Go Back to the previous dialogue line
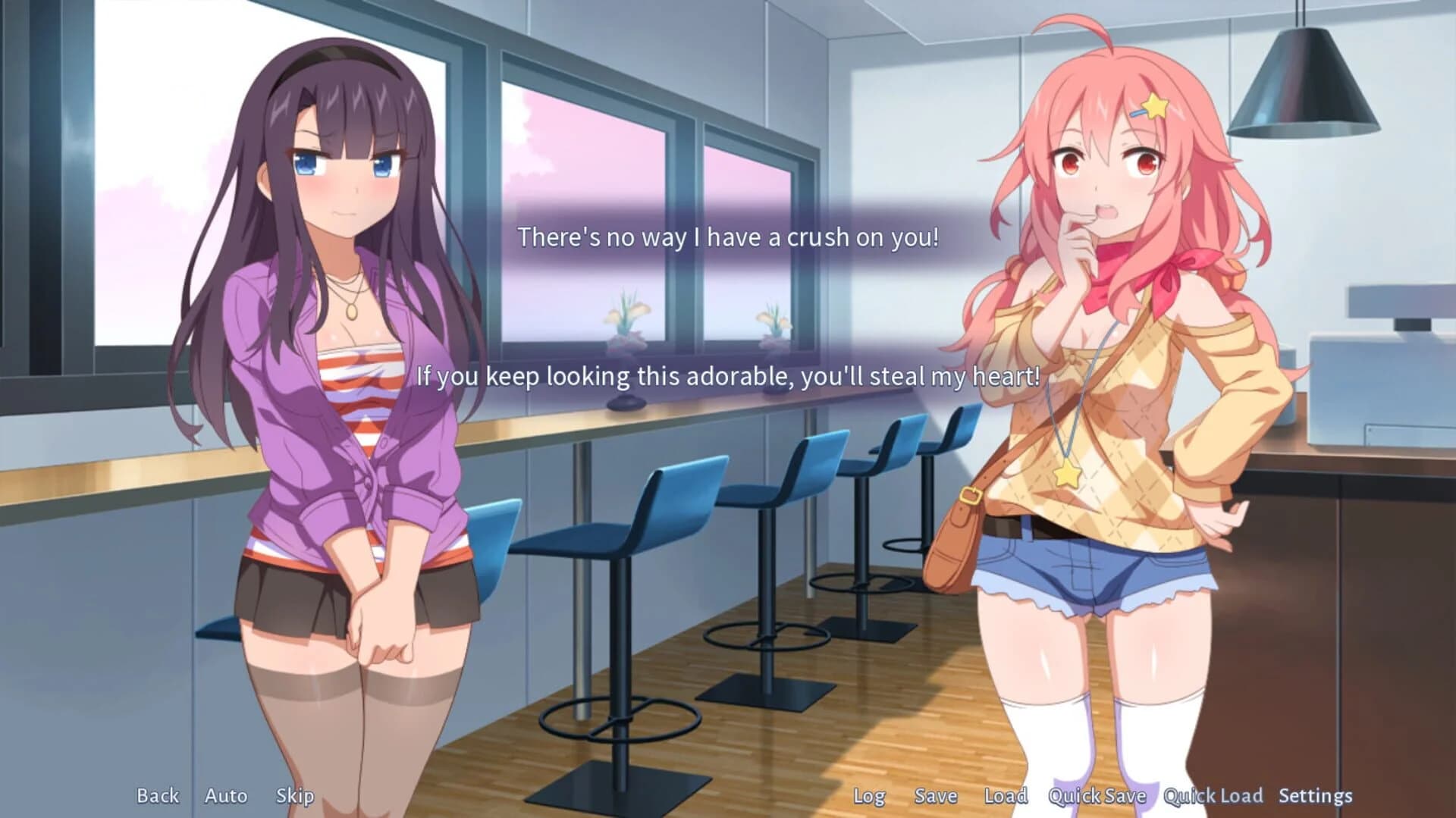This screenshot has width=1456, height=818. point(157,796)
